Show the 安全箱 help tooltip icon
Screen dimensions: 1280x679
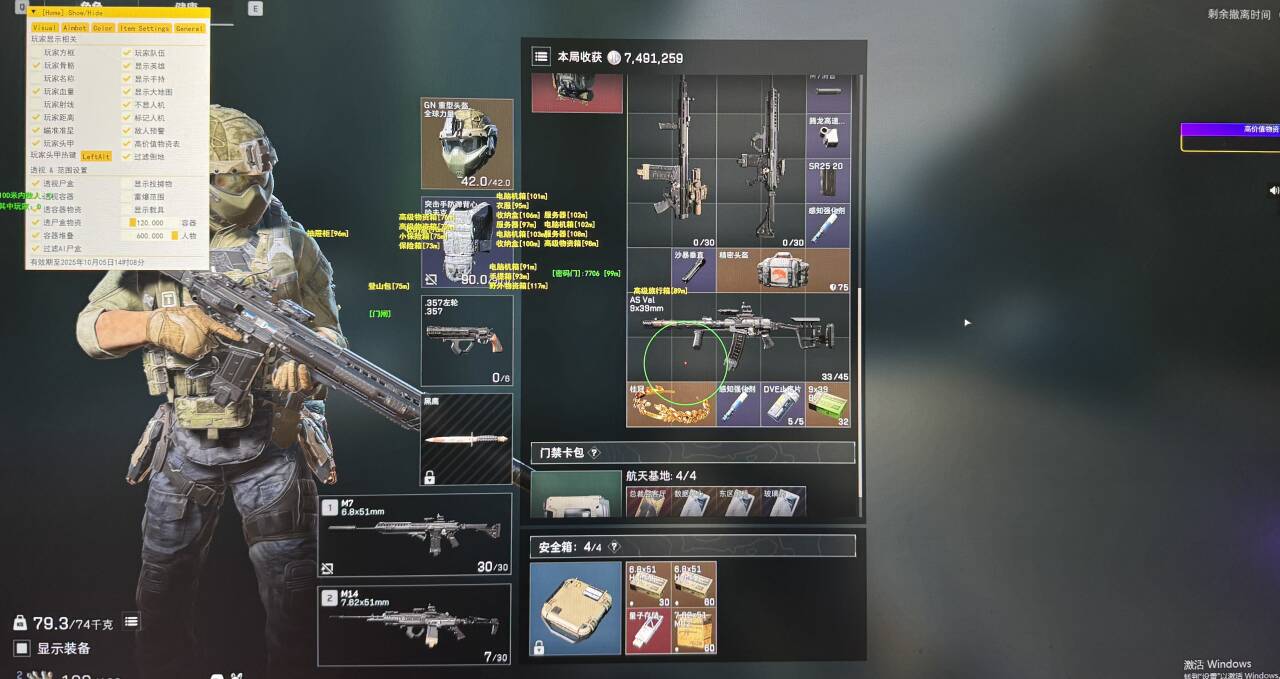[614, 547]
